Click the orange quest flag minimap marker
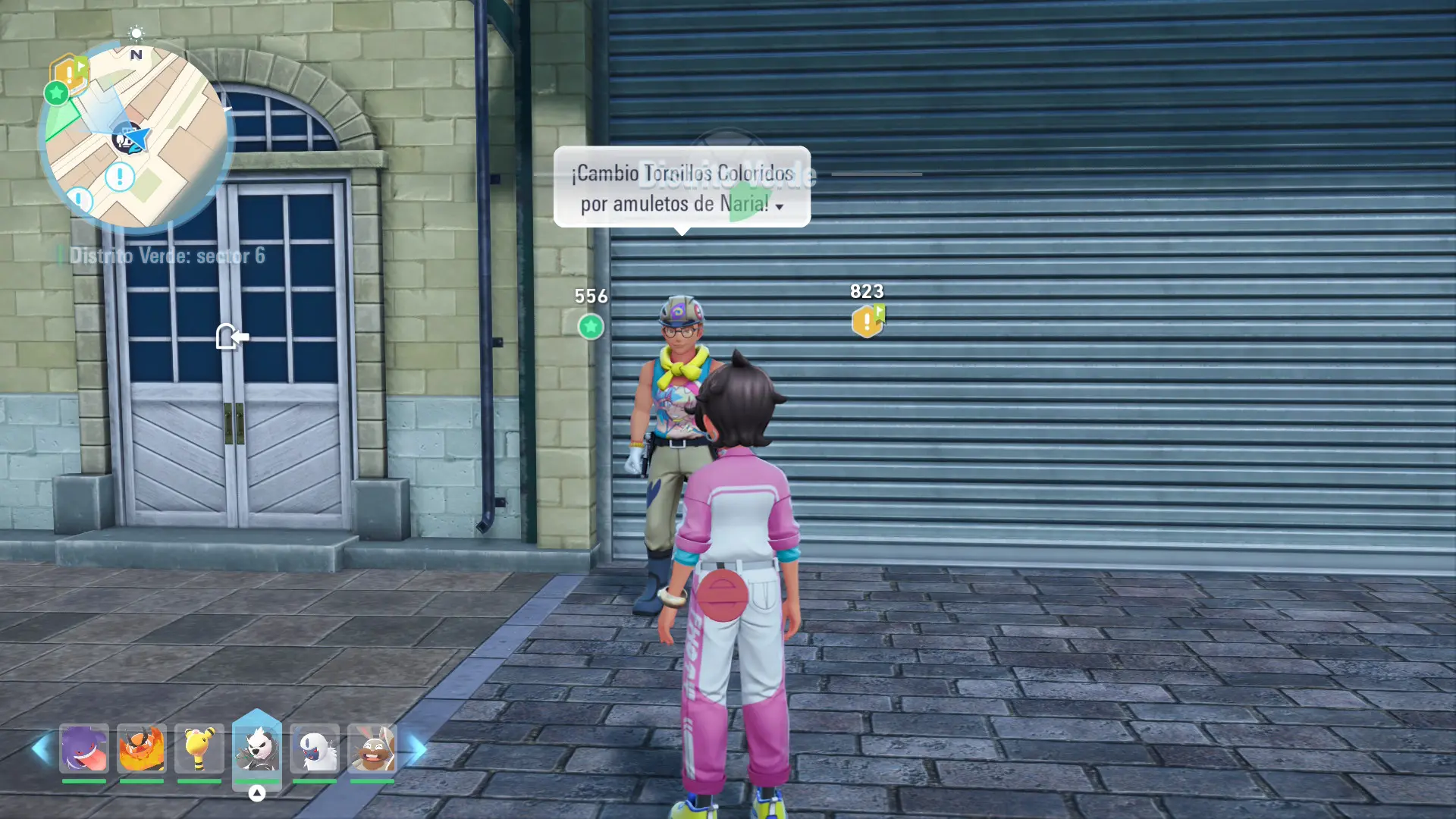 pos(71,73)
